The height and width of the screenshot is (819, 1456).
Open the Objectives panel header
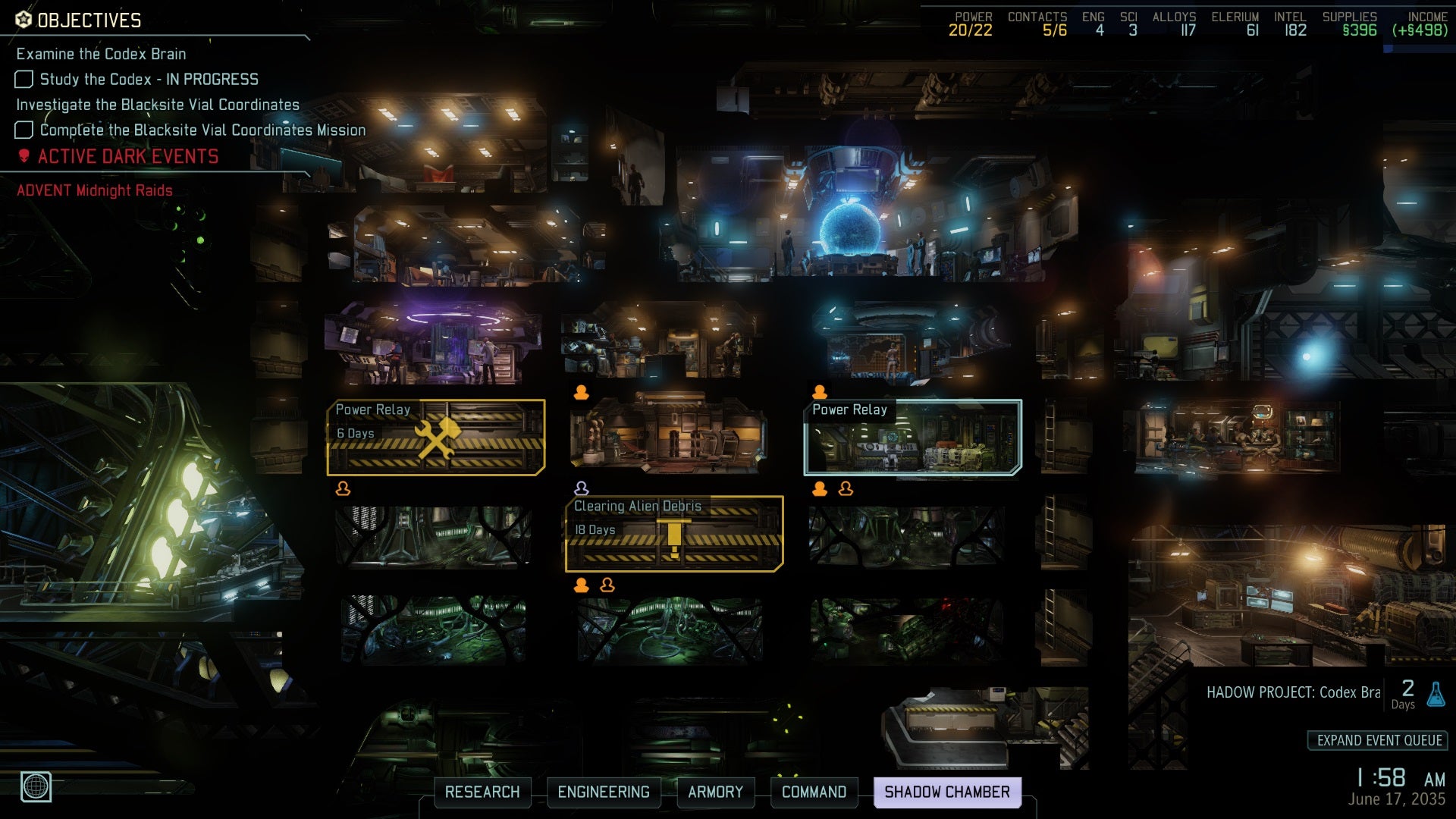89,20
